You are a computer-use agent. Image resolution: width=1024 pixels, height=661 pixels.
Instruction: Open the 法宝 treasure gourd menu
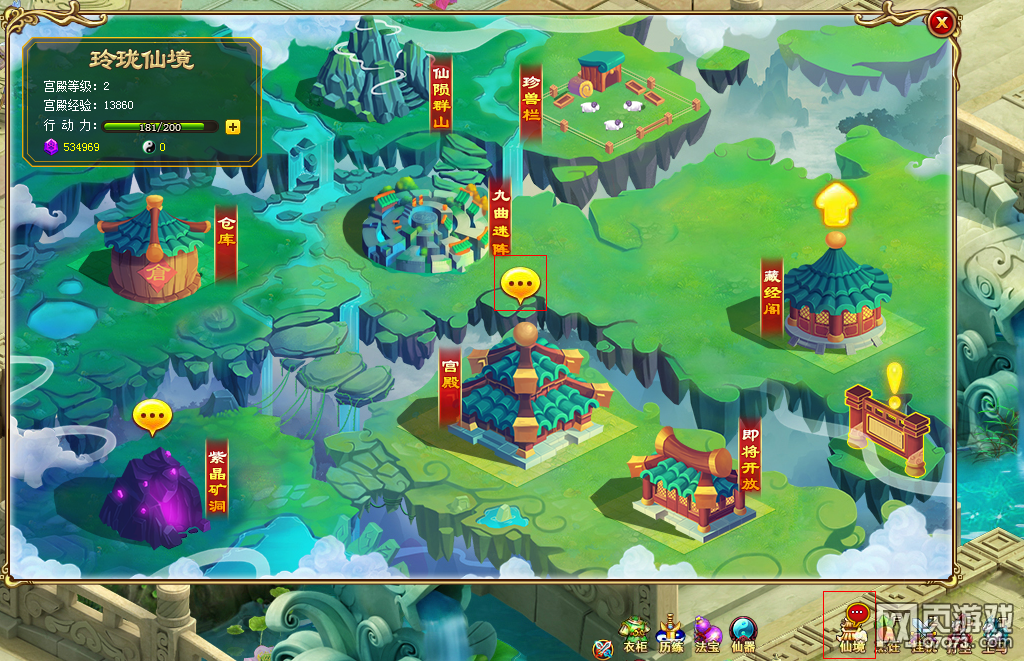pos(707,633)
